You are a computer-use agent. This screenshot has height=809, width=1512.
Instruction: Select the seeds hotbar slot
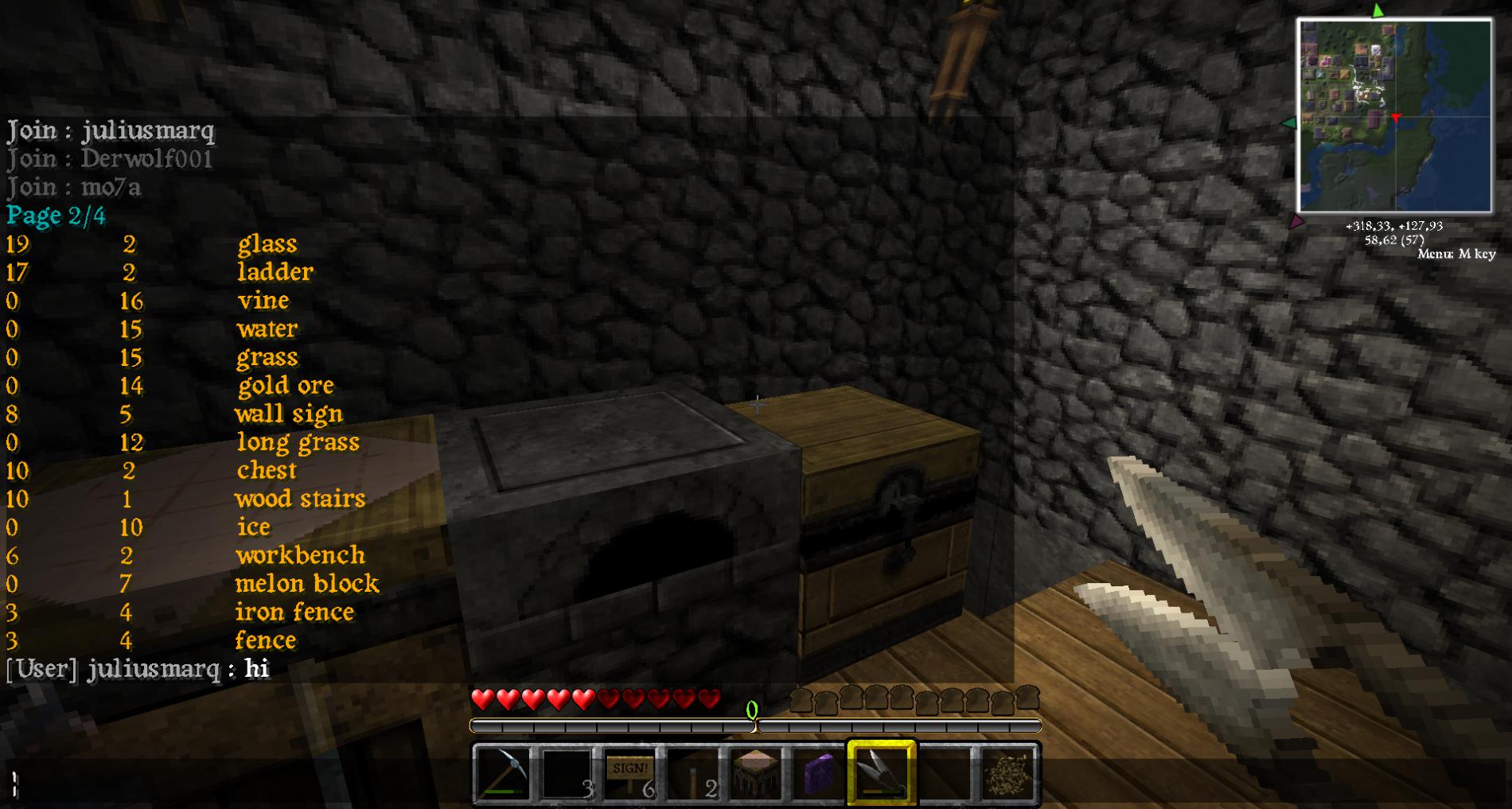point(1007,772)
